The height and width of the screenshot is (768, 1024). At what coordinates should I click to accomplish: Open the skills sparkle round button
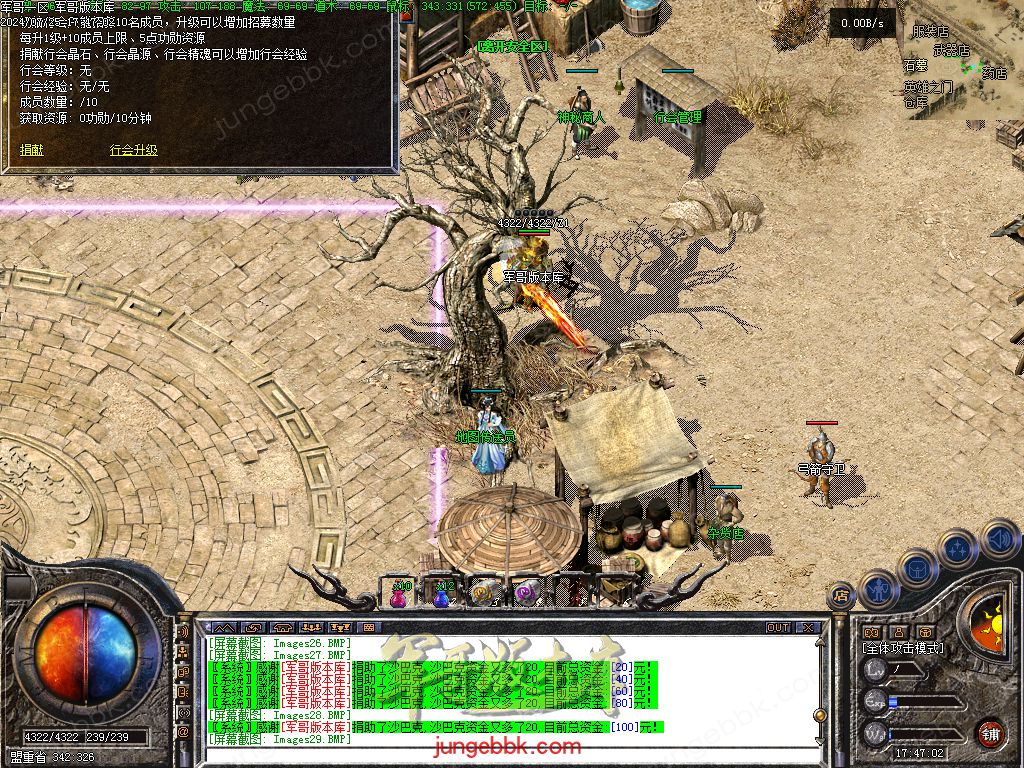957,548
